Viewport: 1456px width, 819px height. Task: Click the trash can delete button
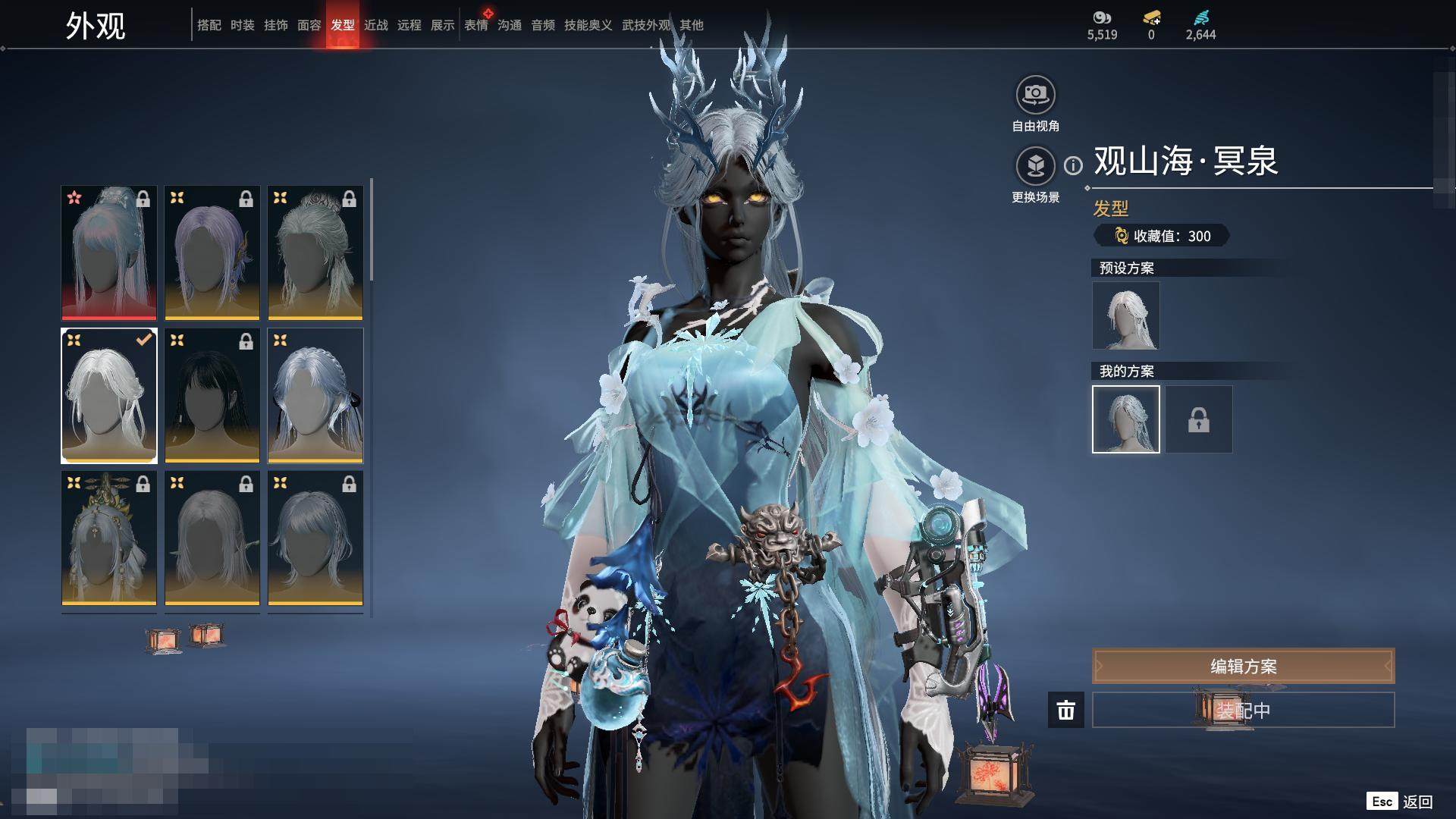(x=1065, y=711)
